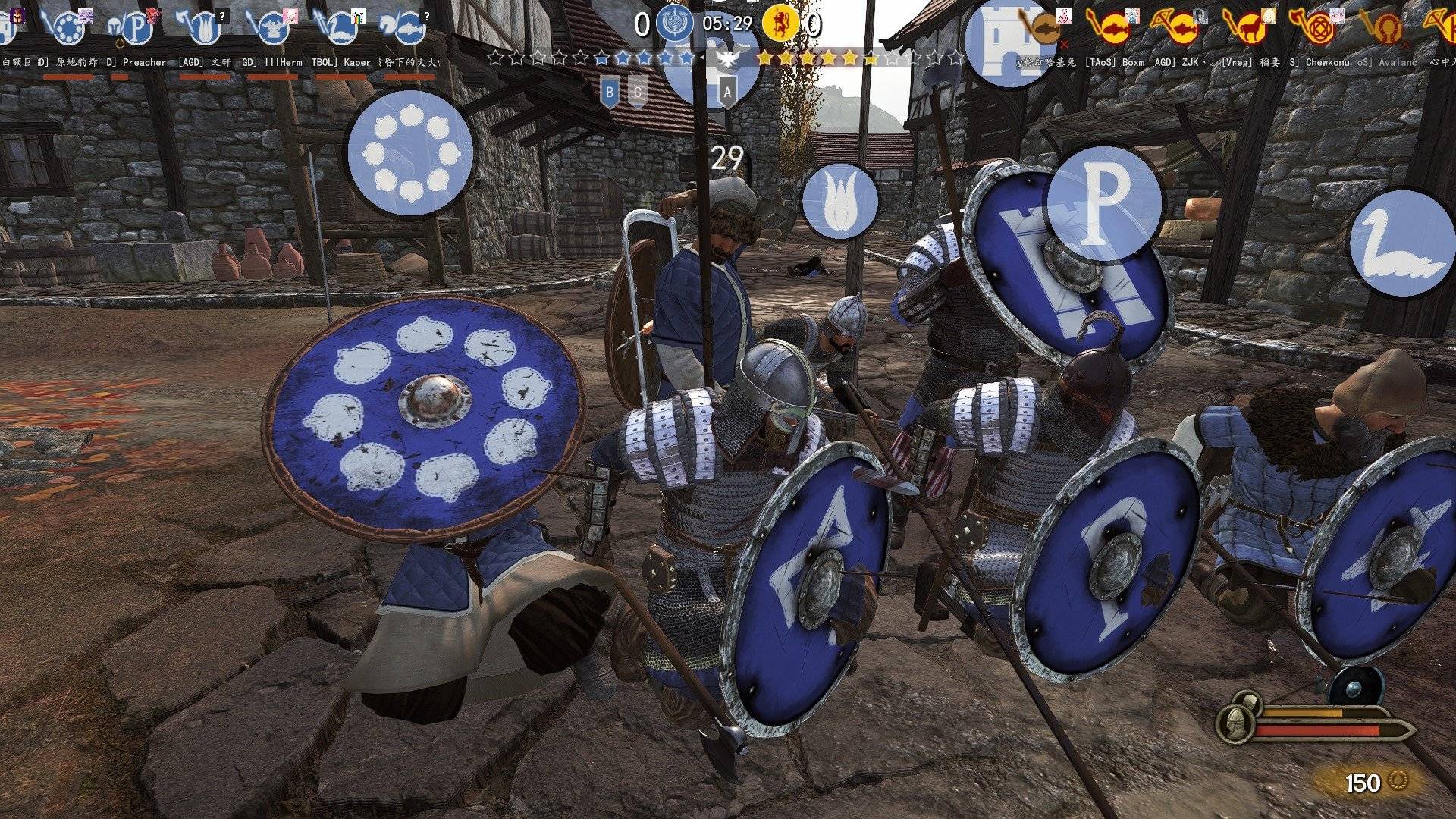Select the IIIHerm player entry

[275, 30]
